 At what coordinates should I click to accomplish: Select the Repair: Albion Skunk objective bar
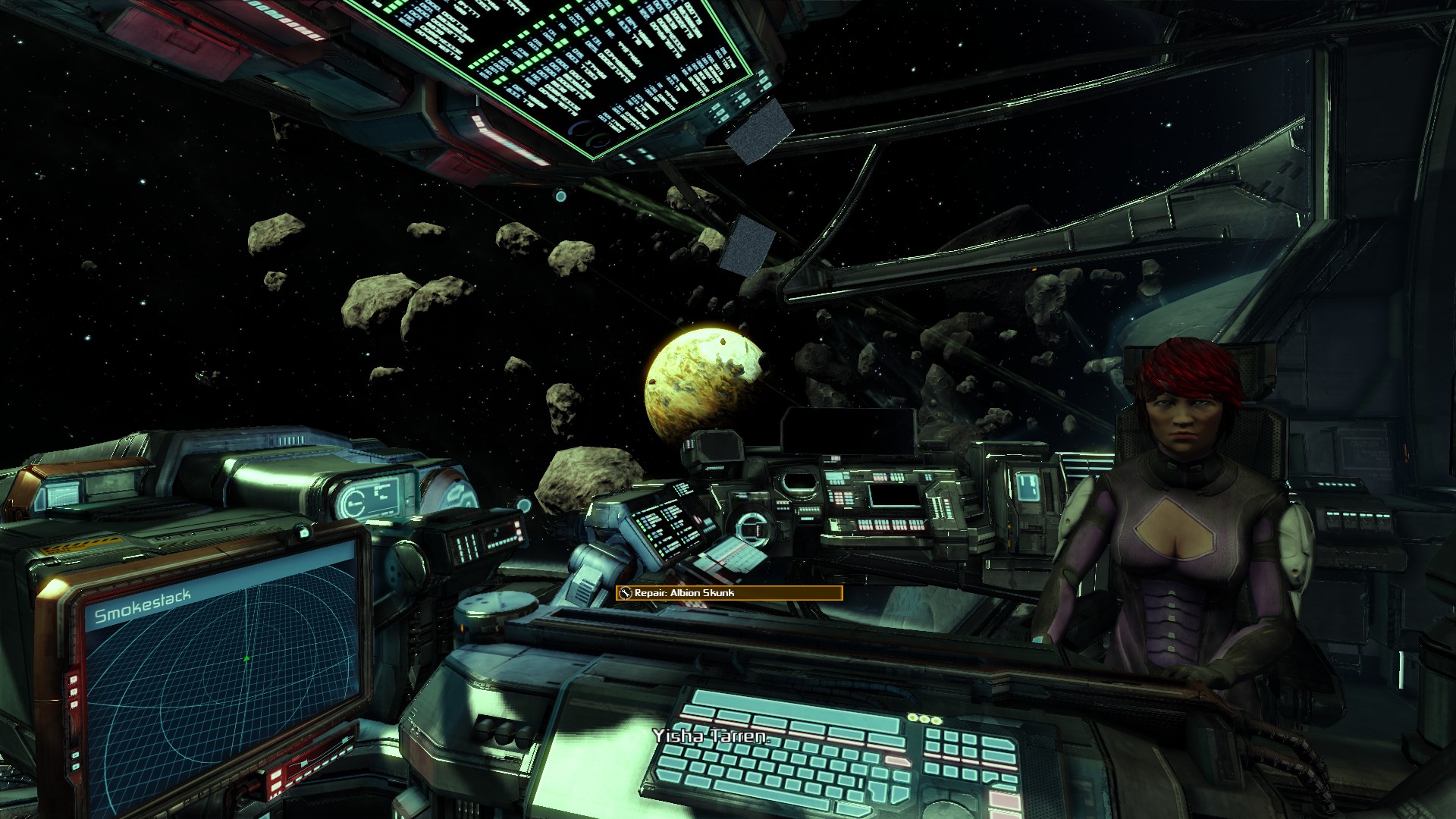pos(729,593)
